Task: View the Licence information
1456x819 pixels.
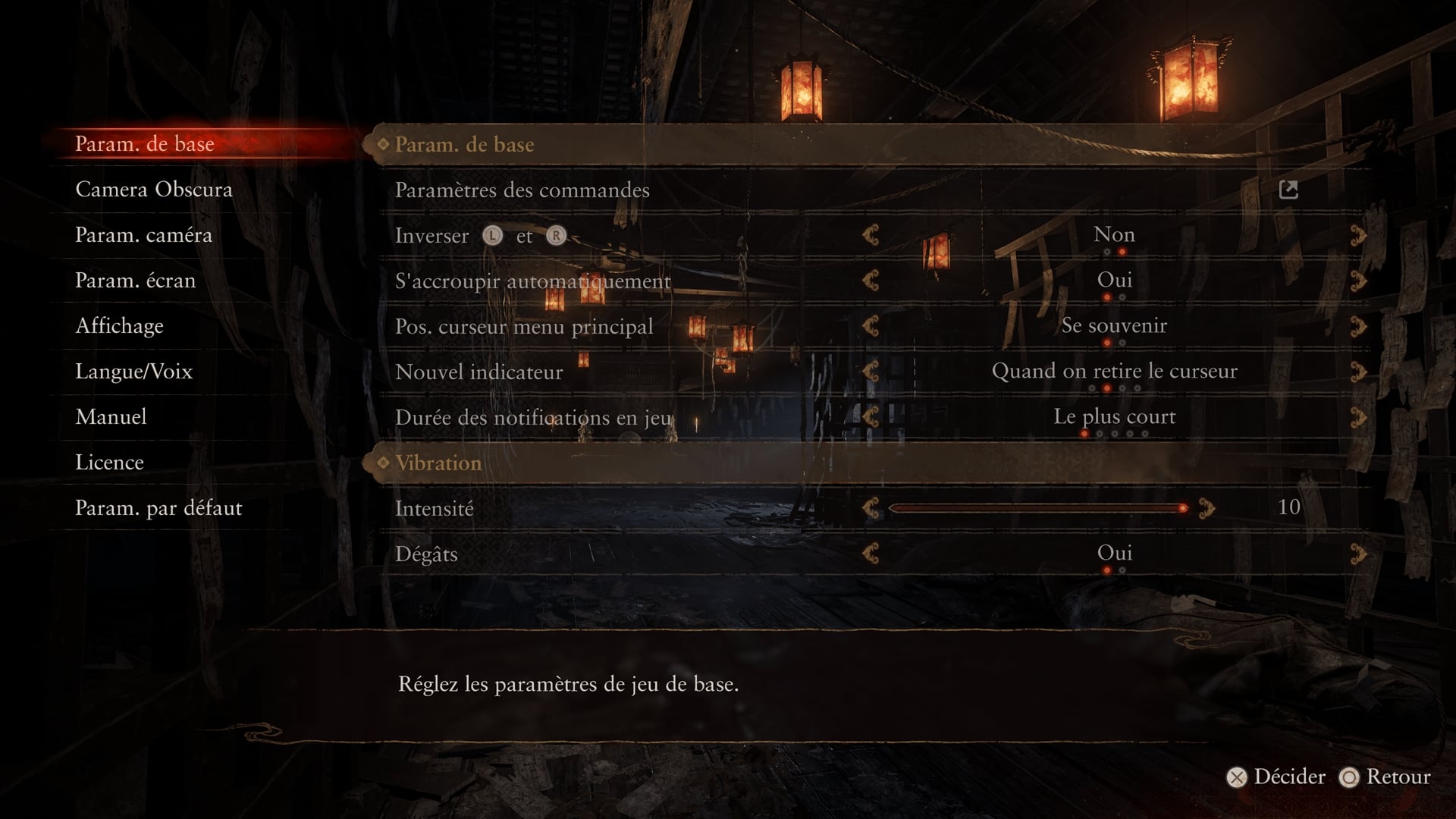Action: (109, 463)
